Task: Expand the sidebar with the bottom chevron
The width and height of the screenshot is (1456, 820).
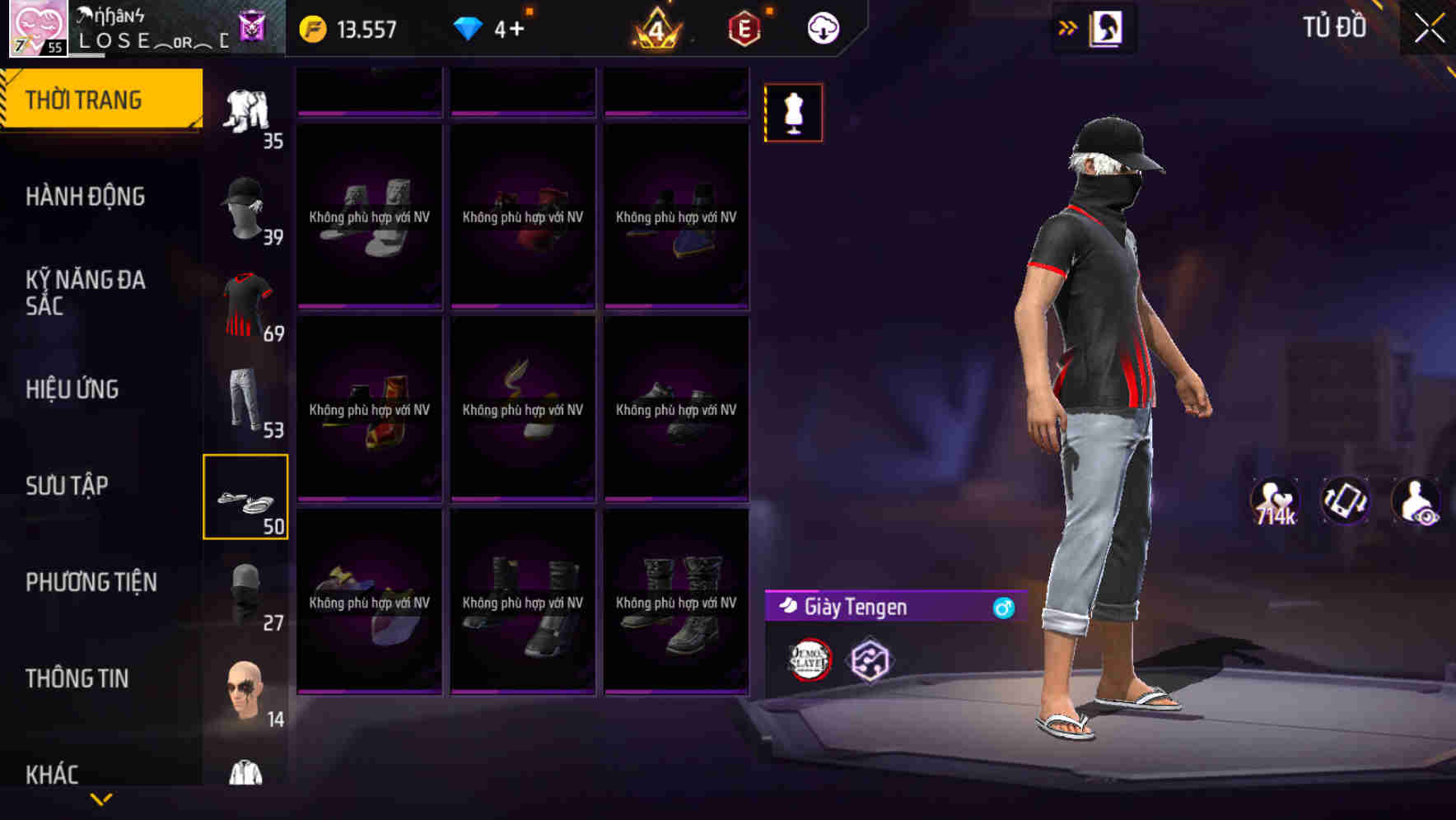Action: [x=101, y=800]
